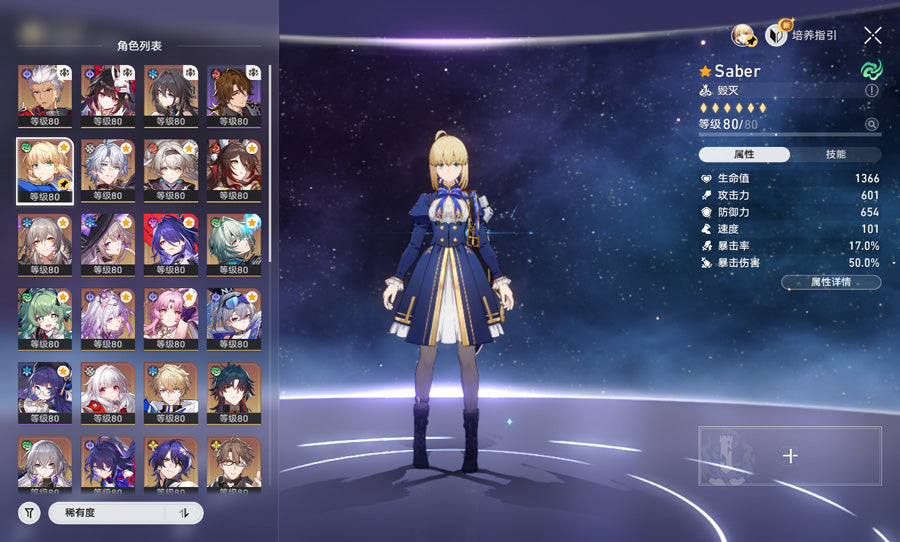Viewport: 900px width, 542px height.
Task: Open 属性详情 attribute details
Action: point(830,283)
